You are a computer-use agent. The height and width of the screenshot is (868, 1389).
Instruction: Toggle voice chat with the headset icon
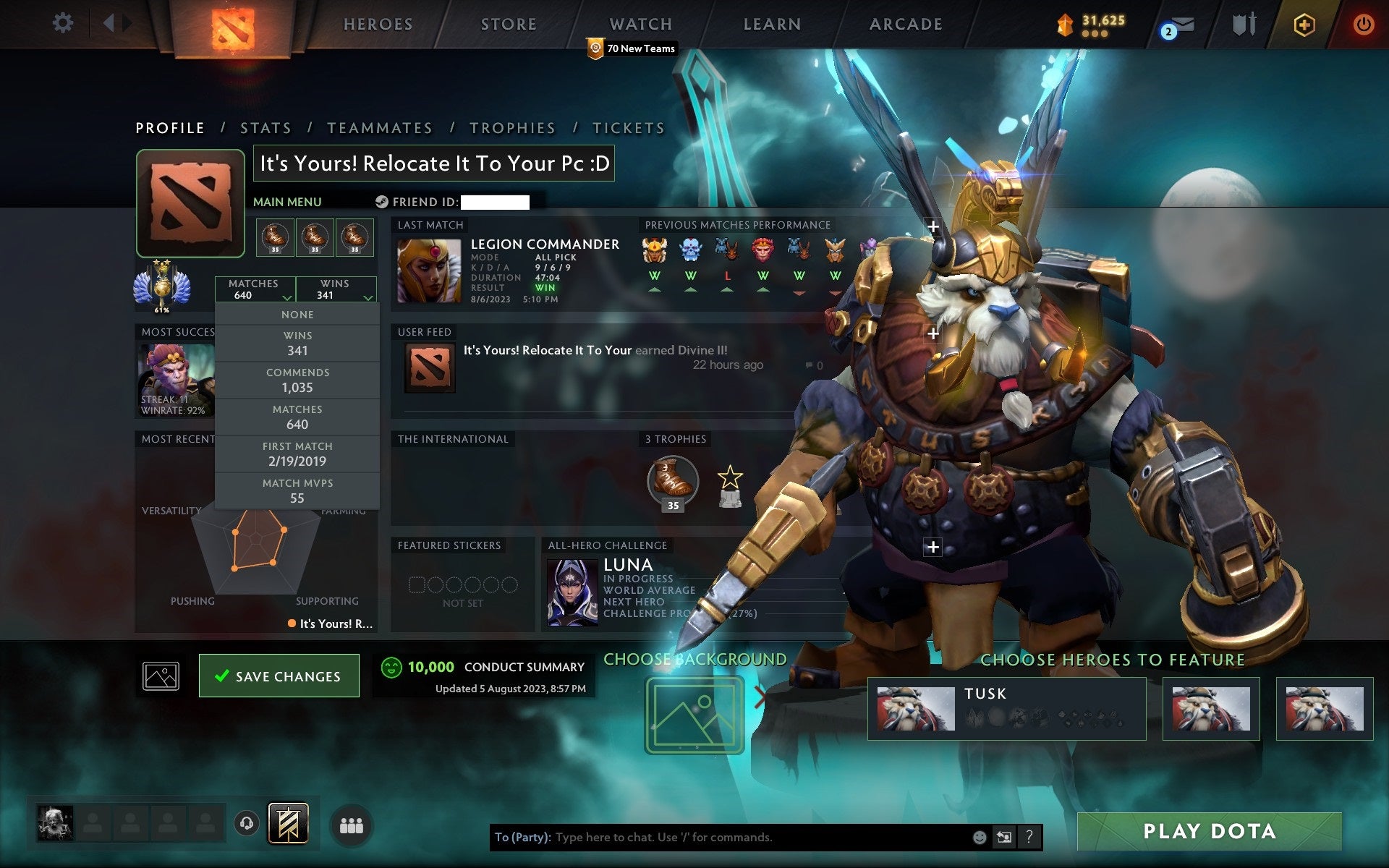[246, 823]
